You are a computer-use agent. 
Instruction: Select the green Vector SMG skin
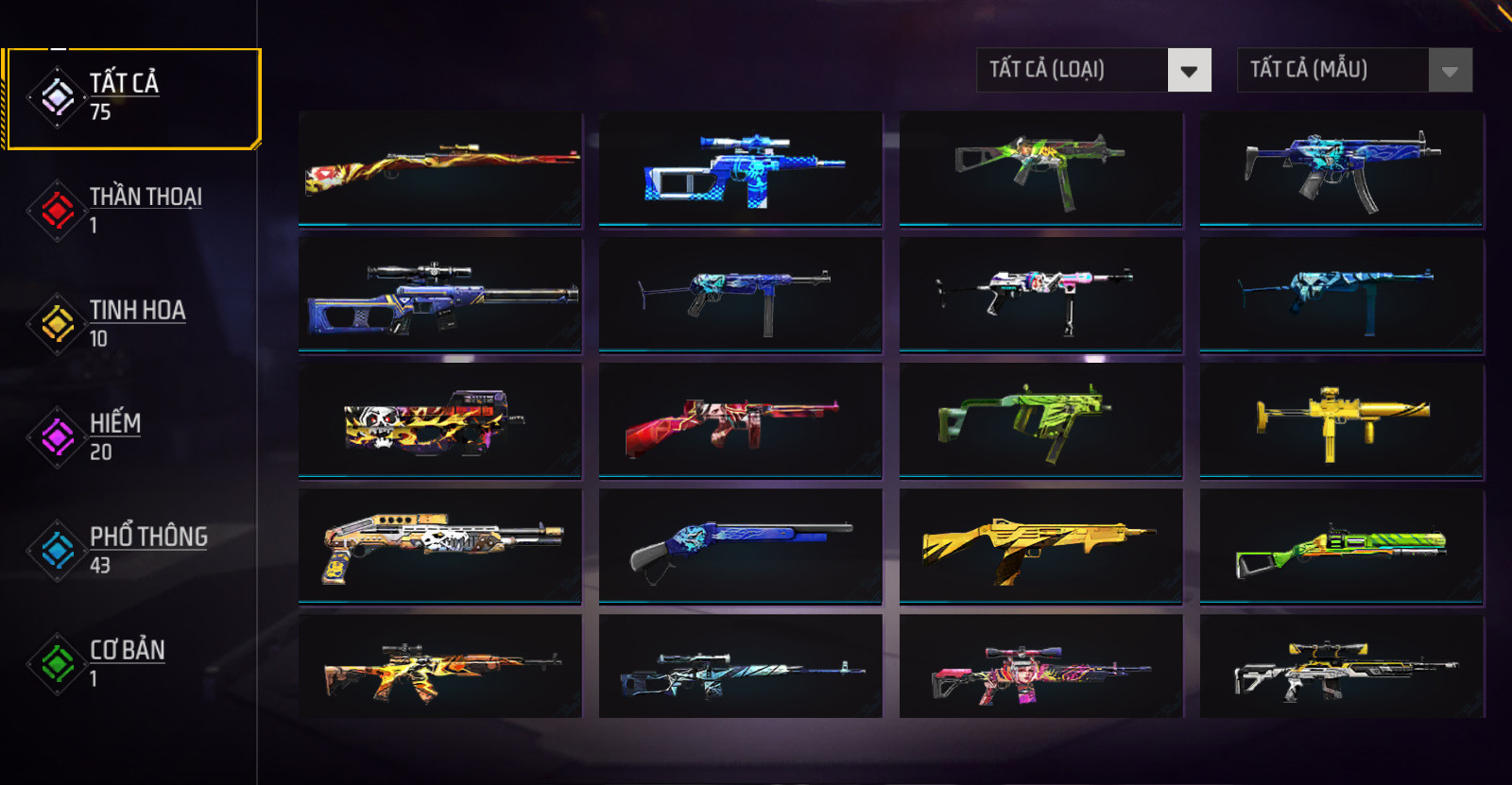(1041, 421)
